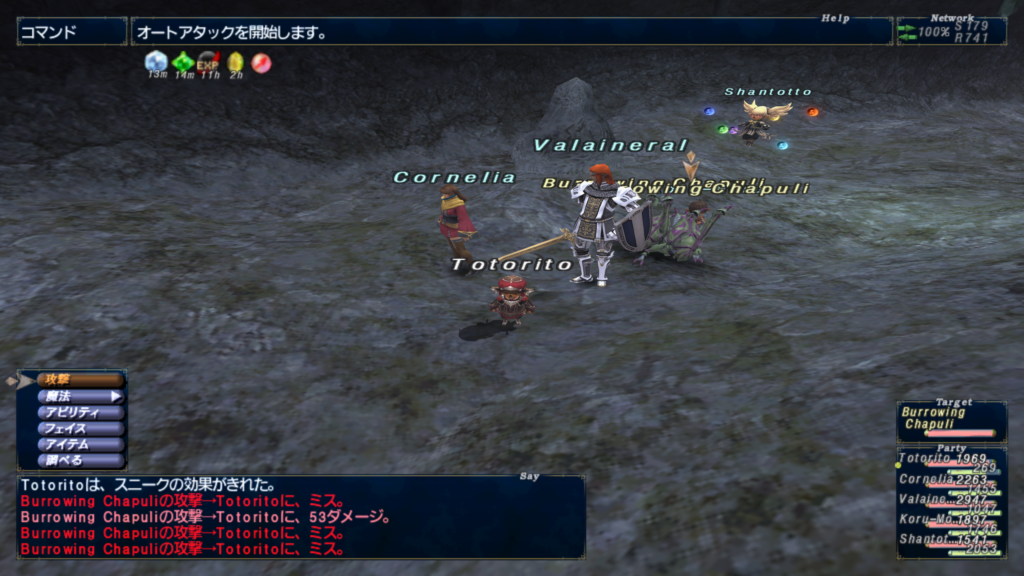Click the Network status indicator
The image size is (1024, 576).
pyautogui.click(x=951, y=31)
